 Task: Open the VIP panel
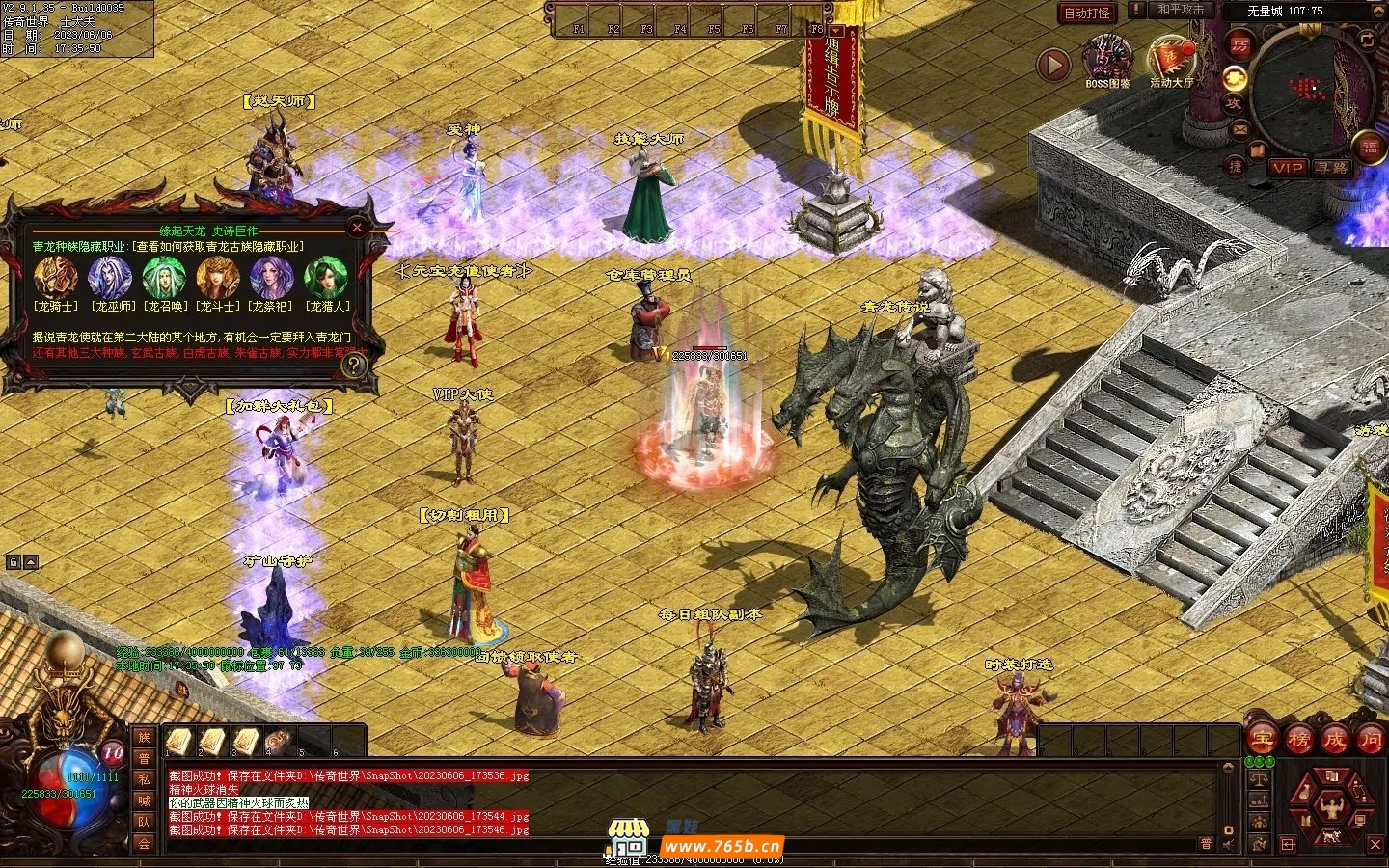click(1287, 168)
